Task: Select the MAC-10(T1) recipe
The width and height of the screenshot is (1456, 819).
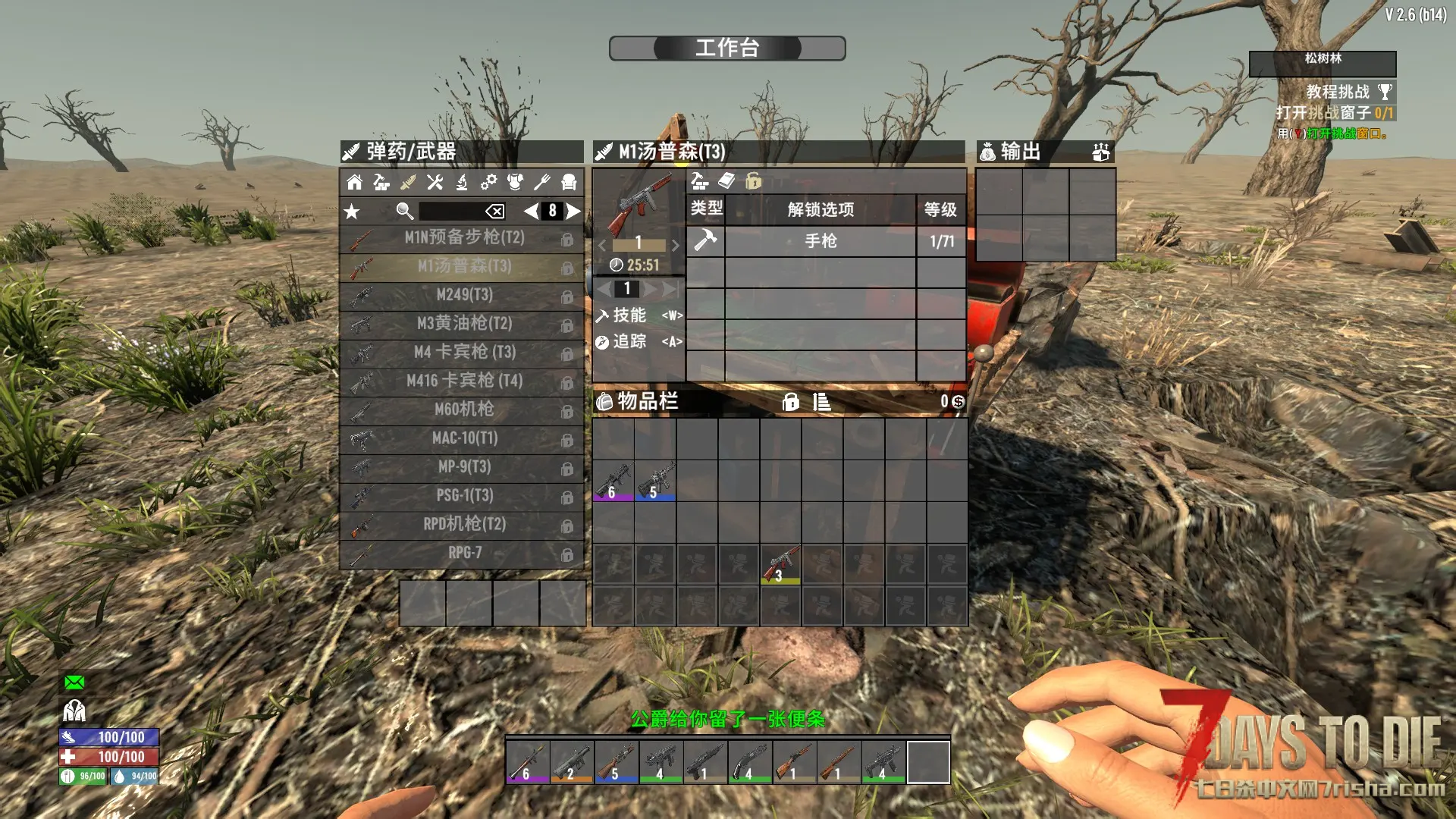Action: click(x=463, y=438)
